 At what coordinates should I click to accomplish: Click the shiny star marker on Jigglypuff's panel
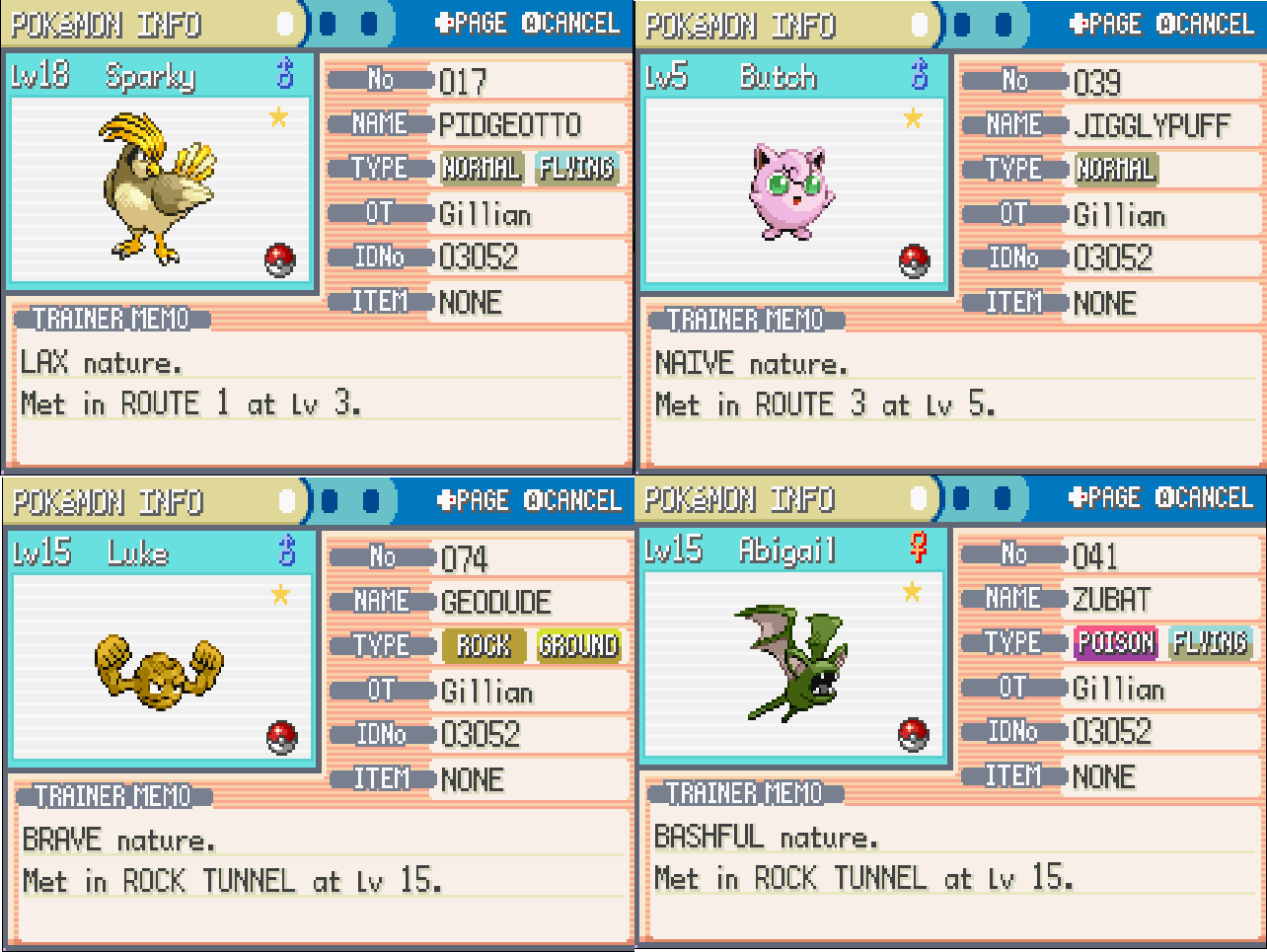[x=912, y=118]
